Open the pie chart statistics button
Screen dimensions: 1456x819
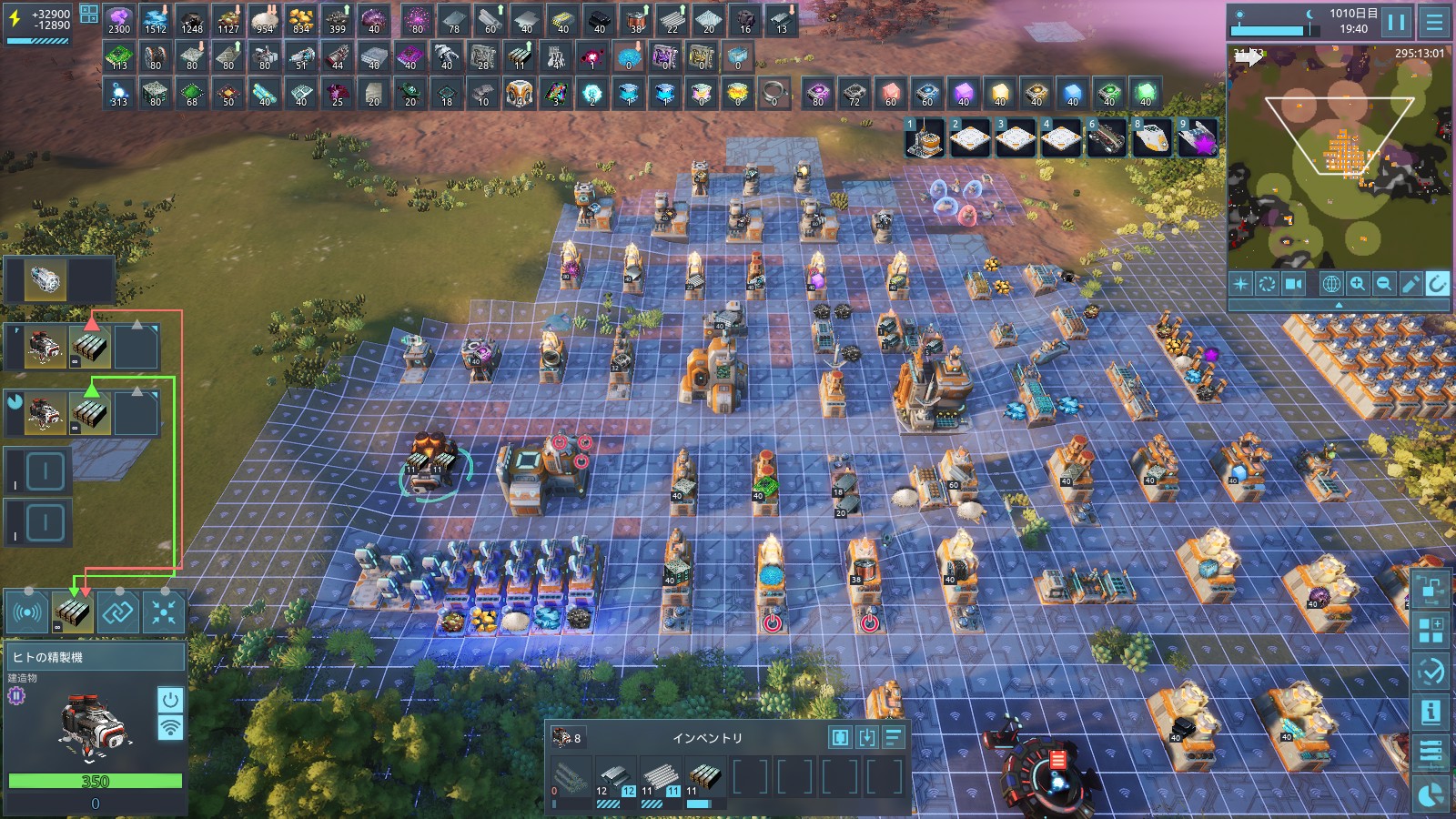tap(1431, 794)
